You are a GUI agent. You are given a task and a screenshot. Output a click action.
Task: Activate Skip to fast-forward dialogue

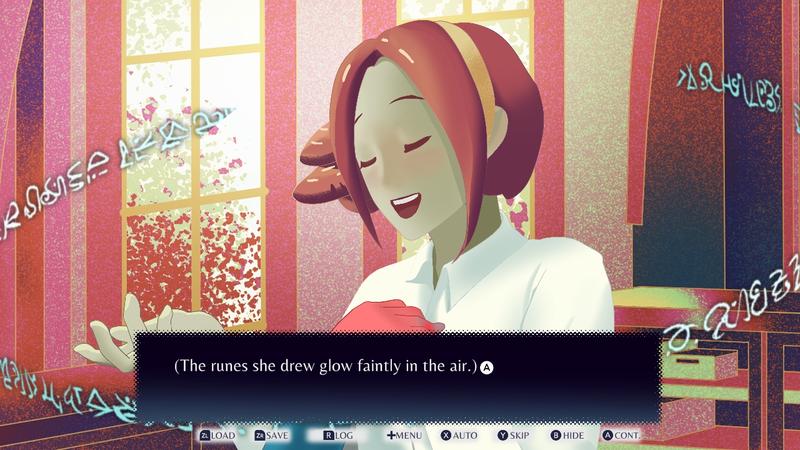tap(513, 436)
